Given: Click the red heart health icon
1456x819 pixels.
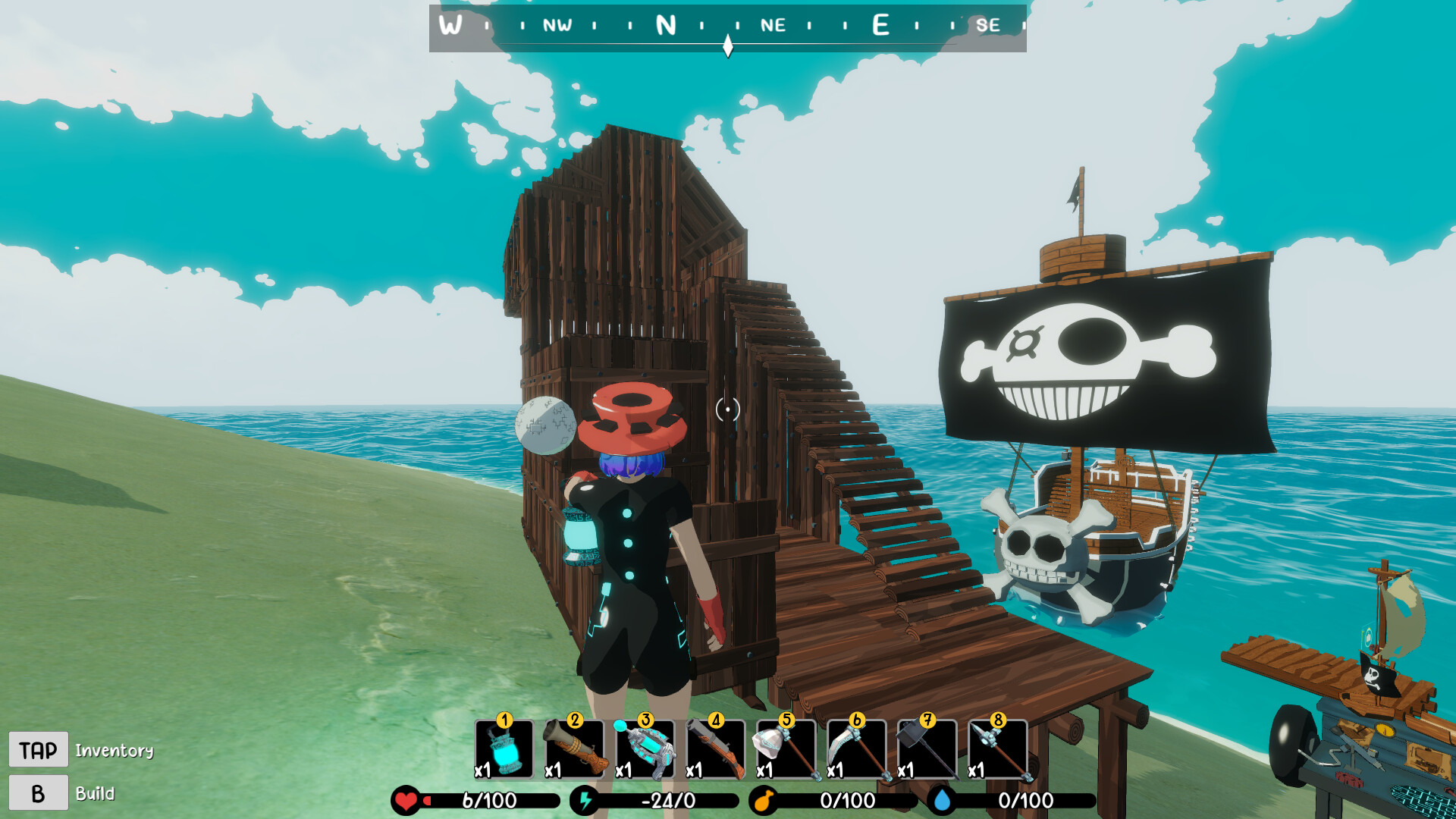Looking at the screenshot, I should (406, 799).
